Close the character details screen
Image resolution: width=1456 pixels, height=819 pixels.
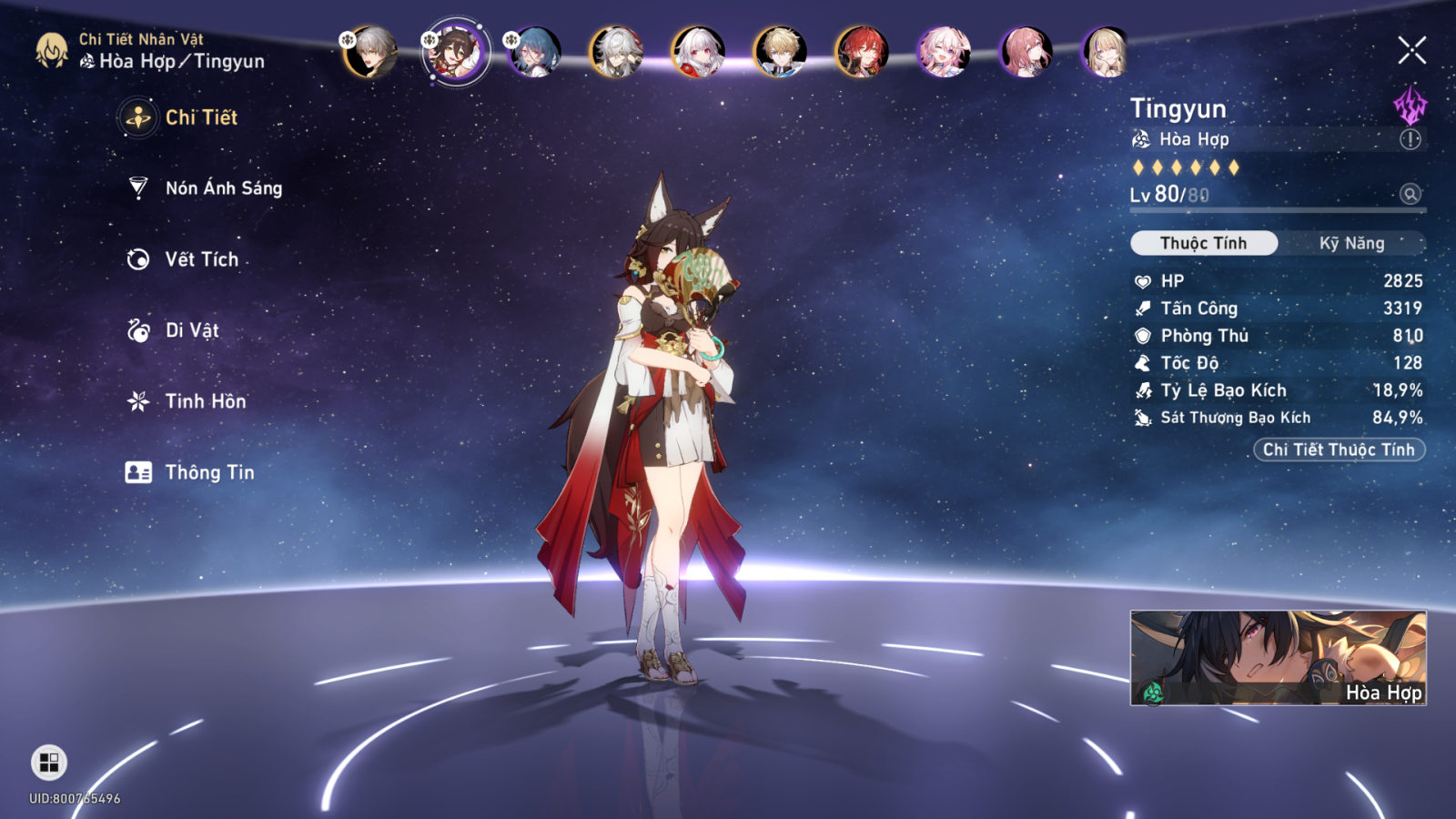point(1411,50)
